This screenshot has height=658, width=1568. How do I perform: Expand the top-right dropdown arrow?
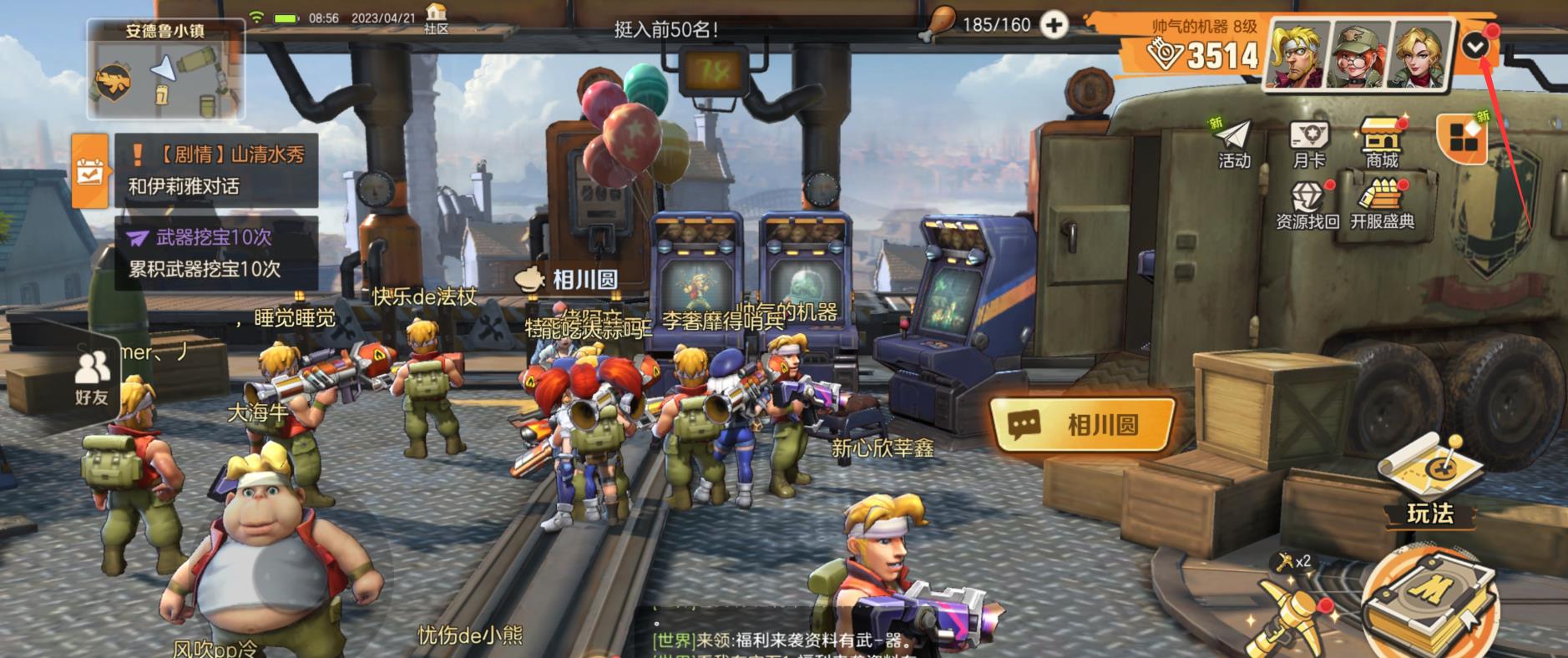[1475, 47]
